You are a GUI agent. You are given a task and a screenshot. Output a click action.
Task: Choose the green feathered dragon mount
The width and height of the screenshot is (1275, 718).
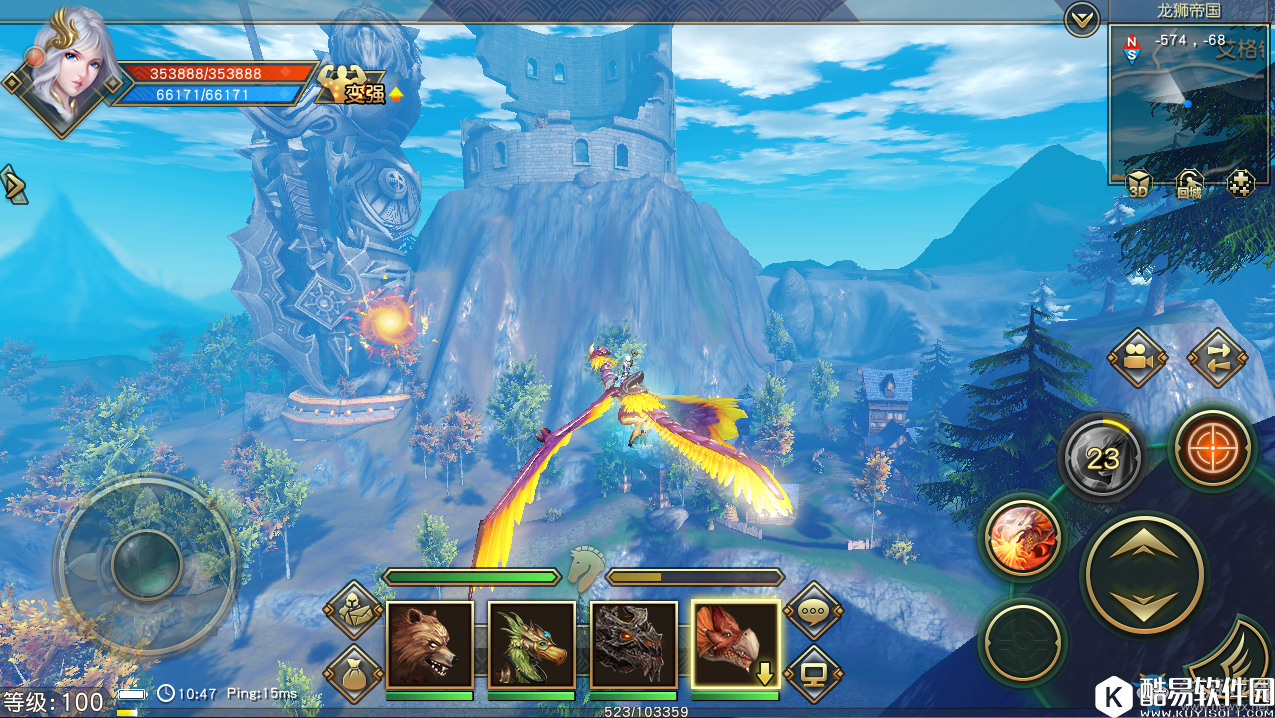[x=531, y=645]
